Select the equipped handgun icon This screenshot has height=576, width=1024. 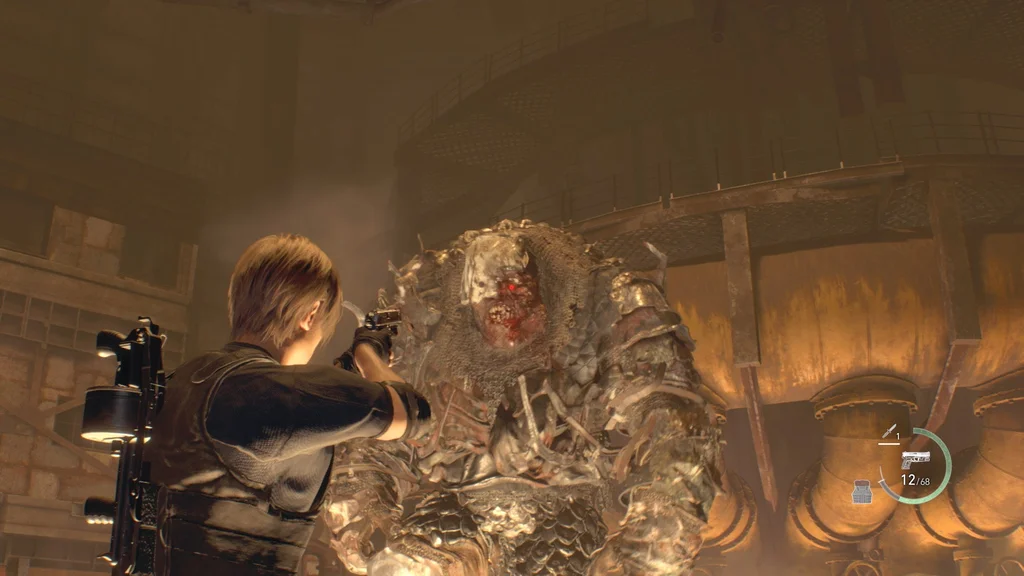pyautogui.click(x=915, y=458)
